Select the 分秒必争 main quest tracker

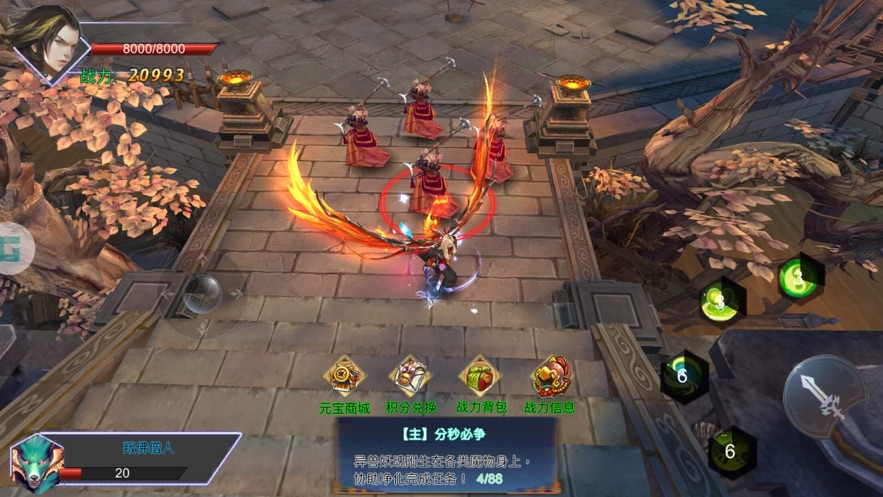click(x=446, y=455)
